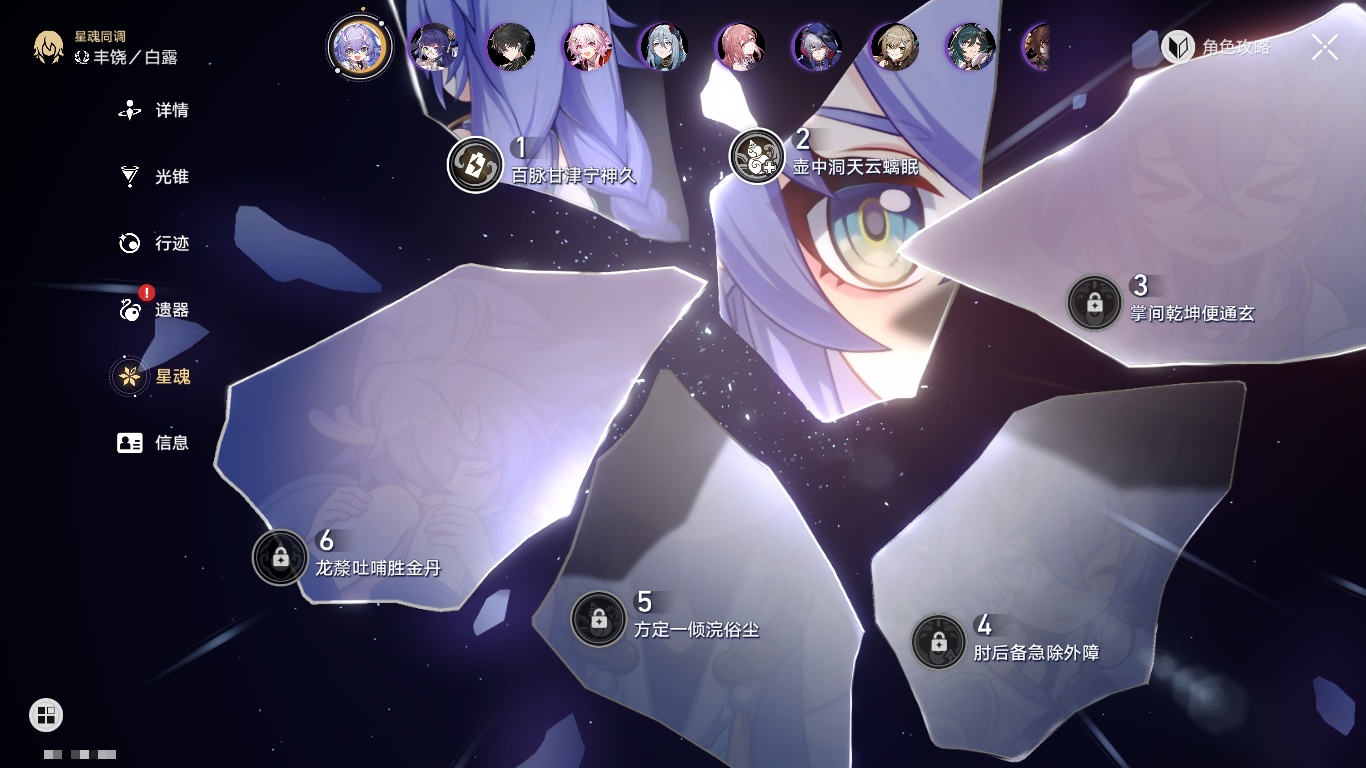Switch to the 光锥 light cone tab
Image resolution: width=1366 pixels, height=768 pixels.
pyautogui.click(x=155, y=177)
